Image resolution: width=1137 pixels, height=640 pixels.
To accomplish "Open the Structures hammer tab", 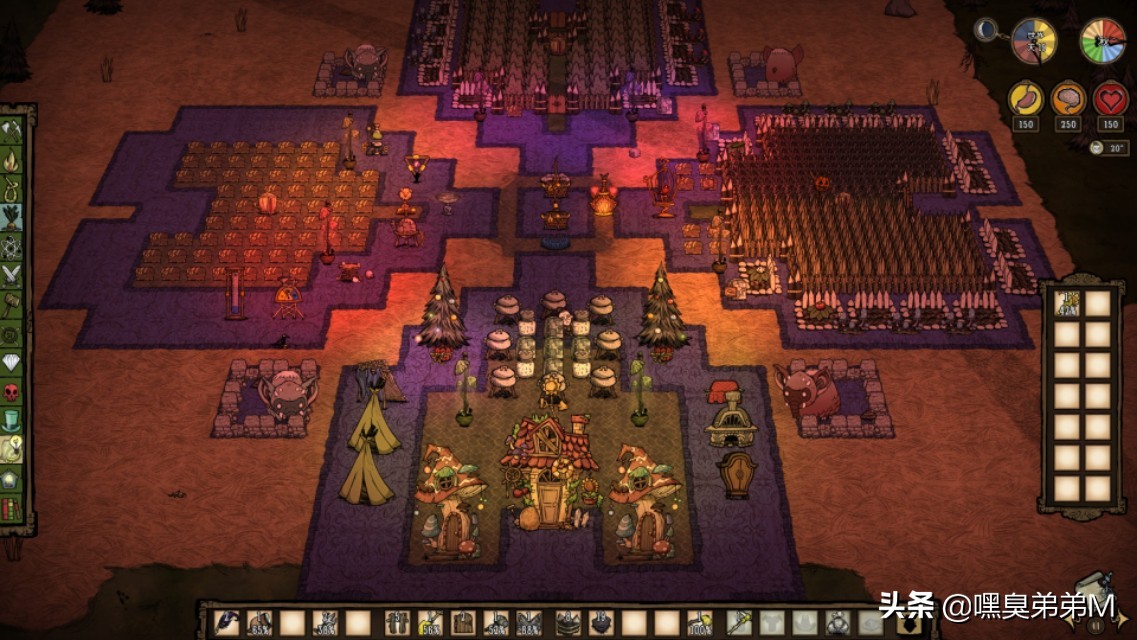I will (13, 304).
